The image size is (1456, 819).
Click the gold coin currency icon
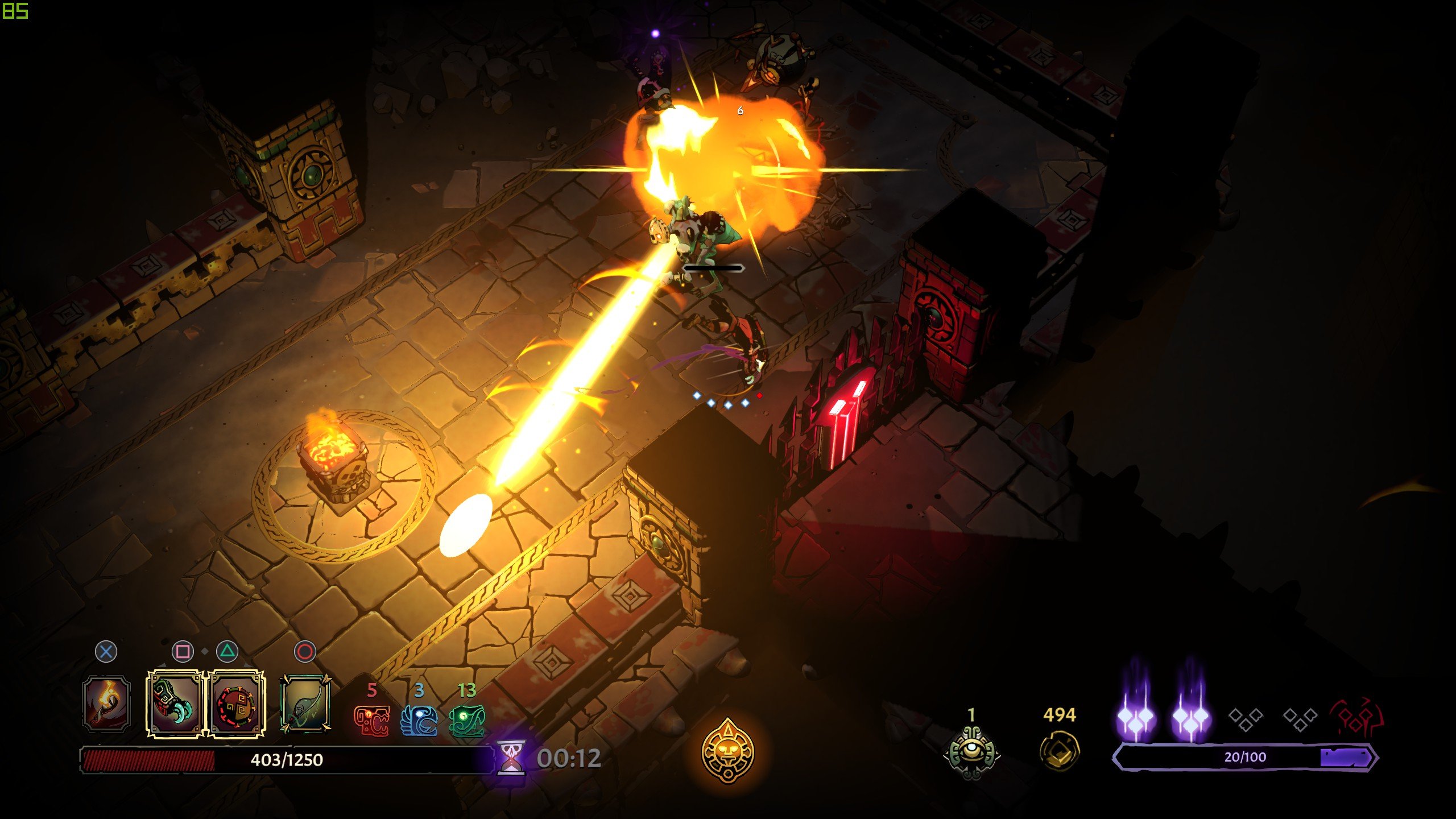pyautogui.click(x=1059, y=751)
